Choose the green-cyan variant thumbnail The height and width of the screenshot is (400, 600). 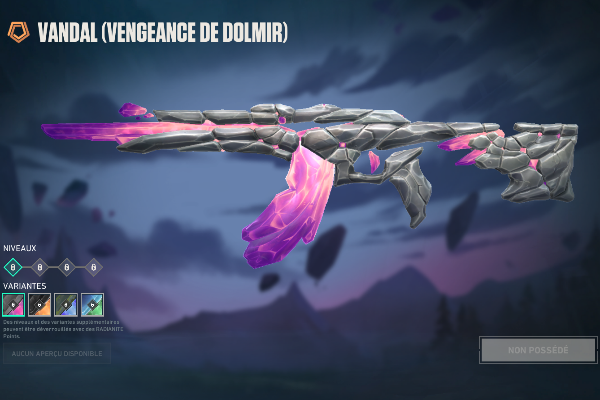tap(92, 305)
